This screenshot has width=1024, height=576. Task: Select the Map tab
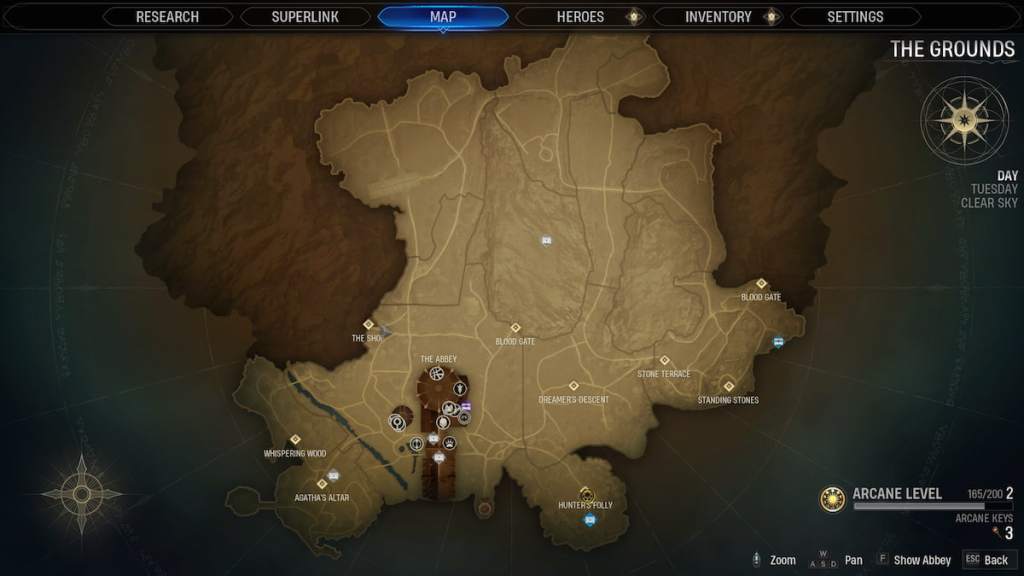[442, 17]
